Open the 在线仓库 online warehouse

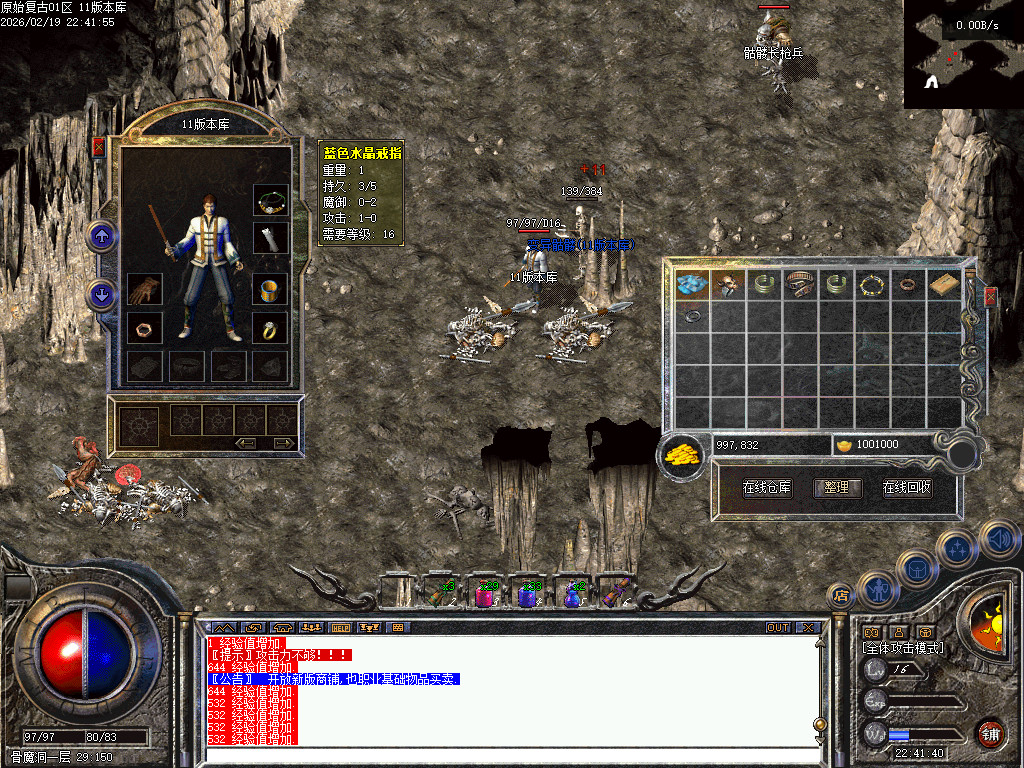click(767, 488)
